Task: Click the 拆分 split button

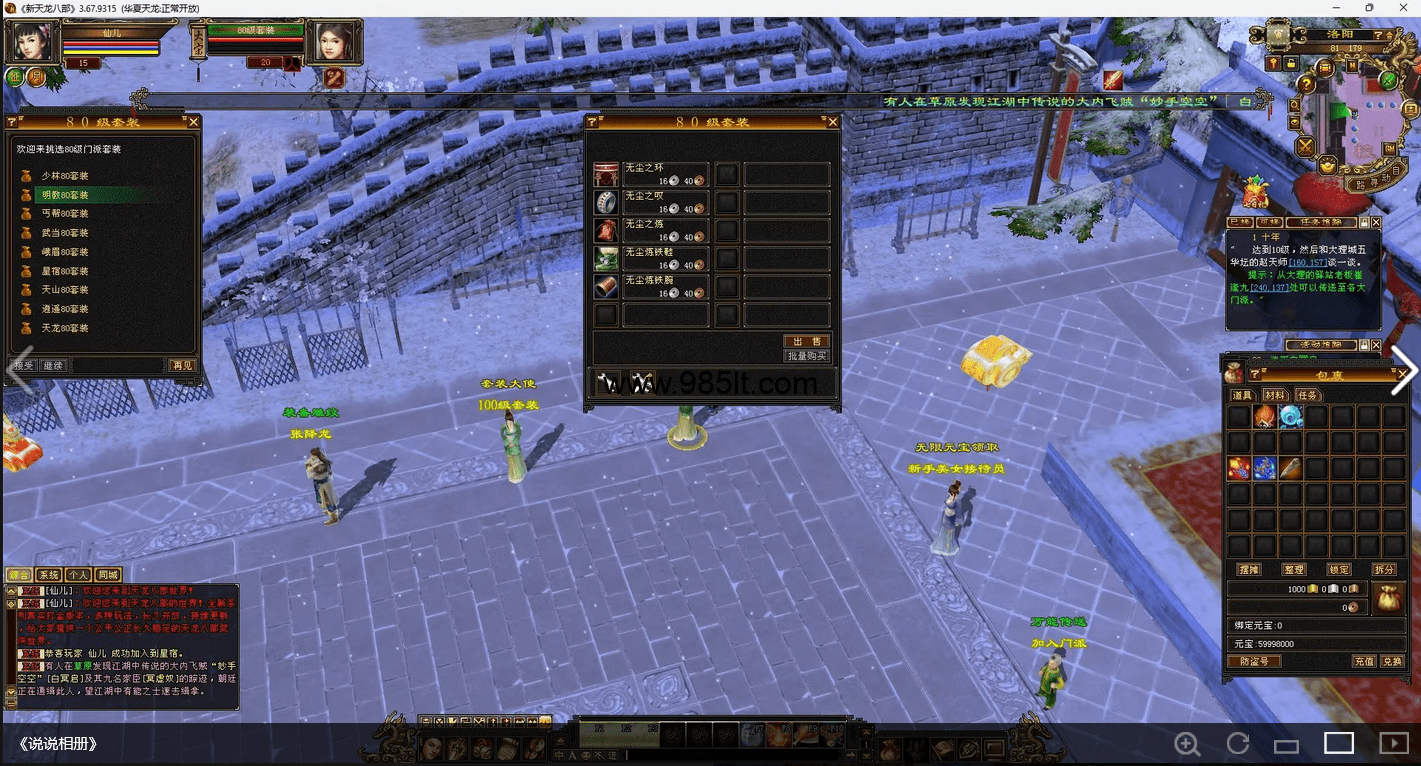Action: (x=1384, y=569)
